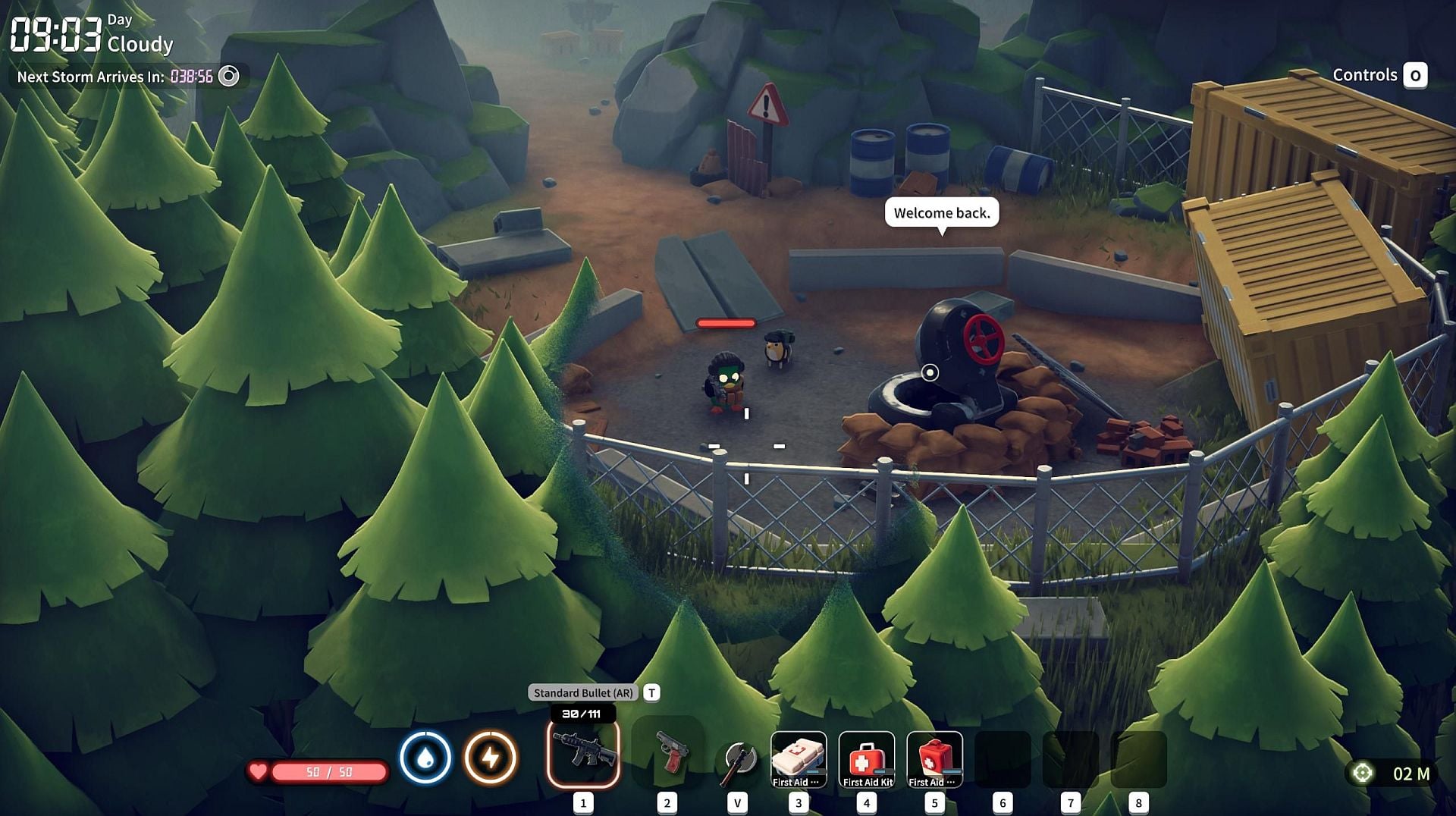Equip the pistol in slot 2

point(669,752)
